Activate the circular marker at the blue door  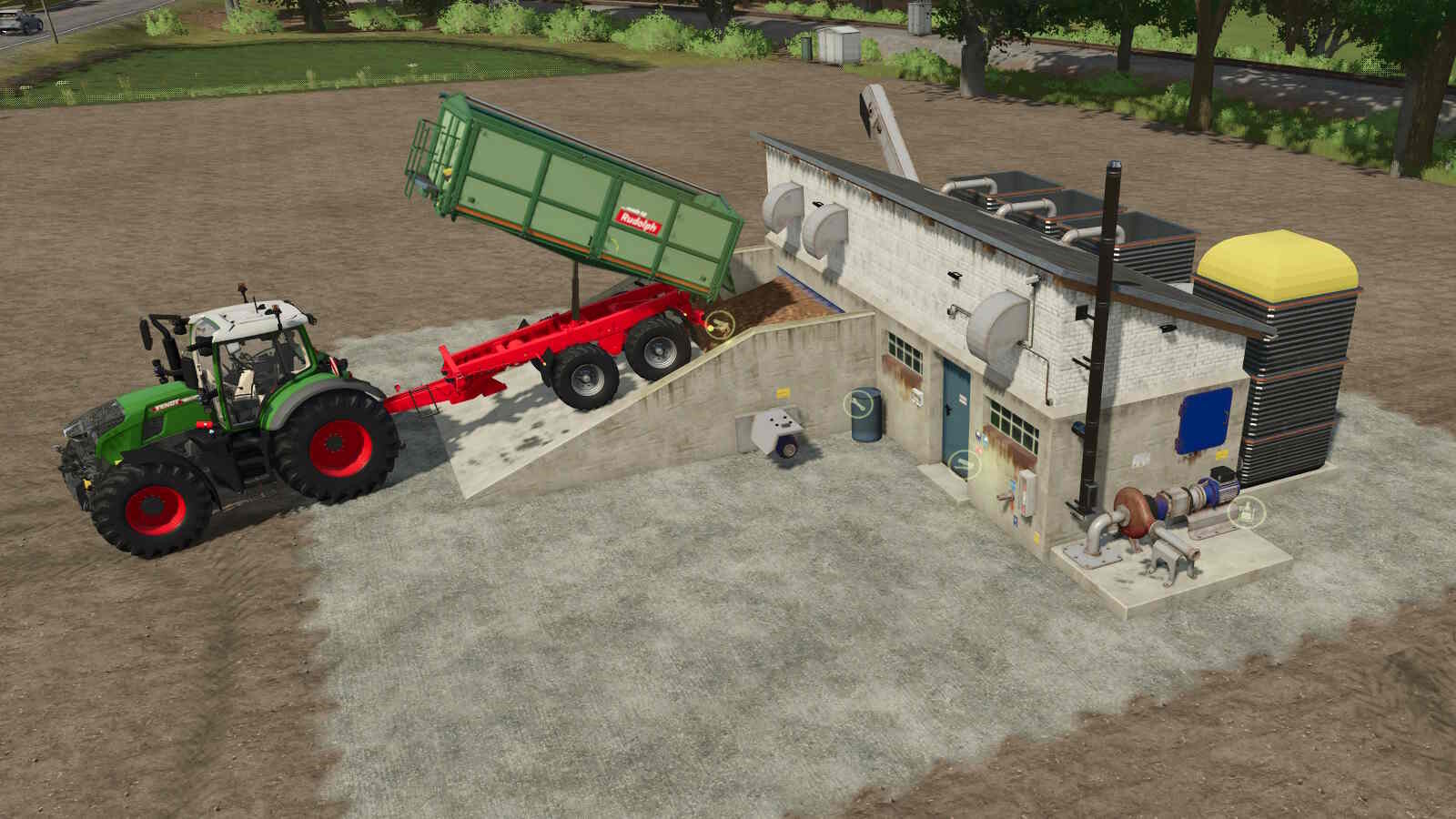pyautogui.click(x=960, y=464)
